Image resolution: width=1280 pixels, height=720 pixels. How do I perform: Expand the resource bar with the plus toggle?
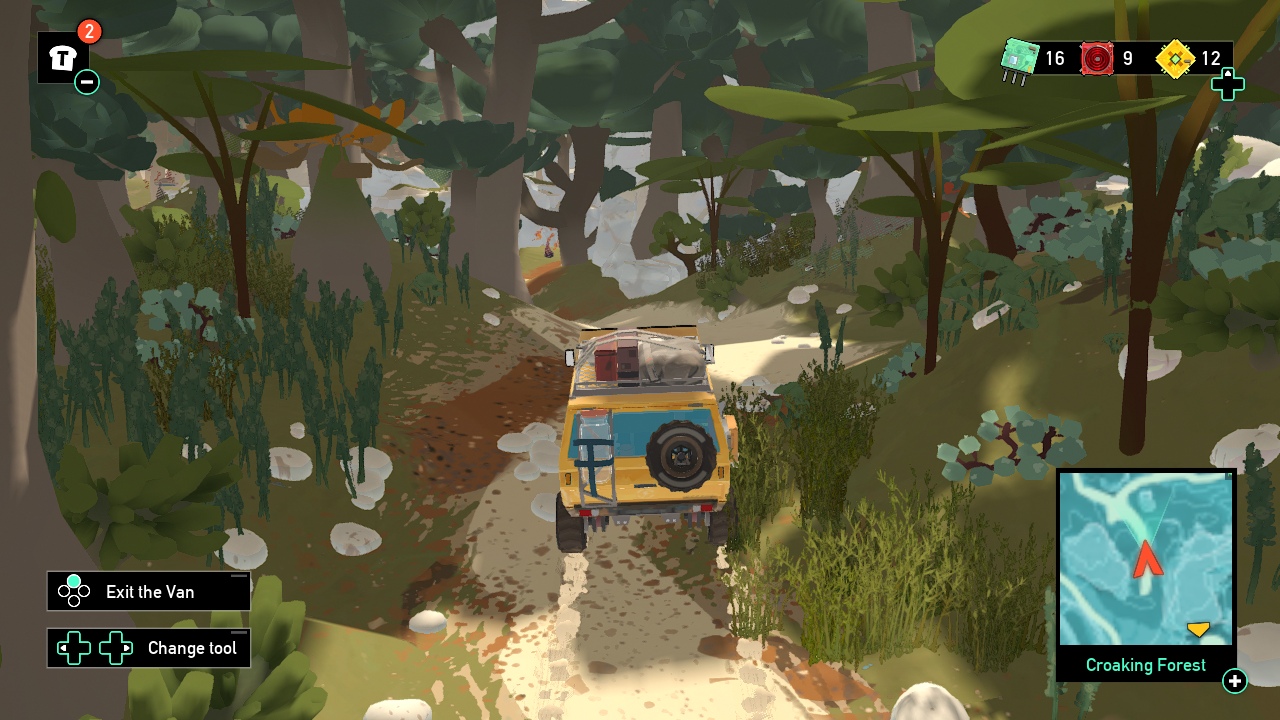1228,85
